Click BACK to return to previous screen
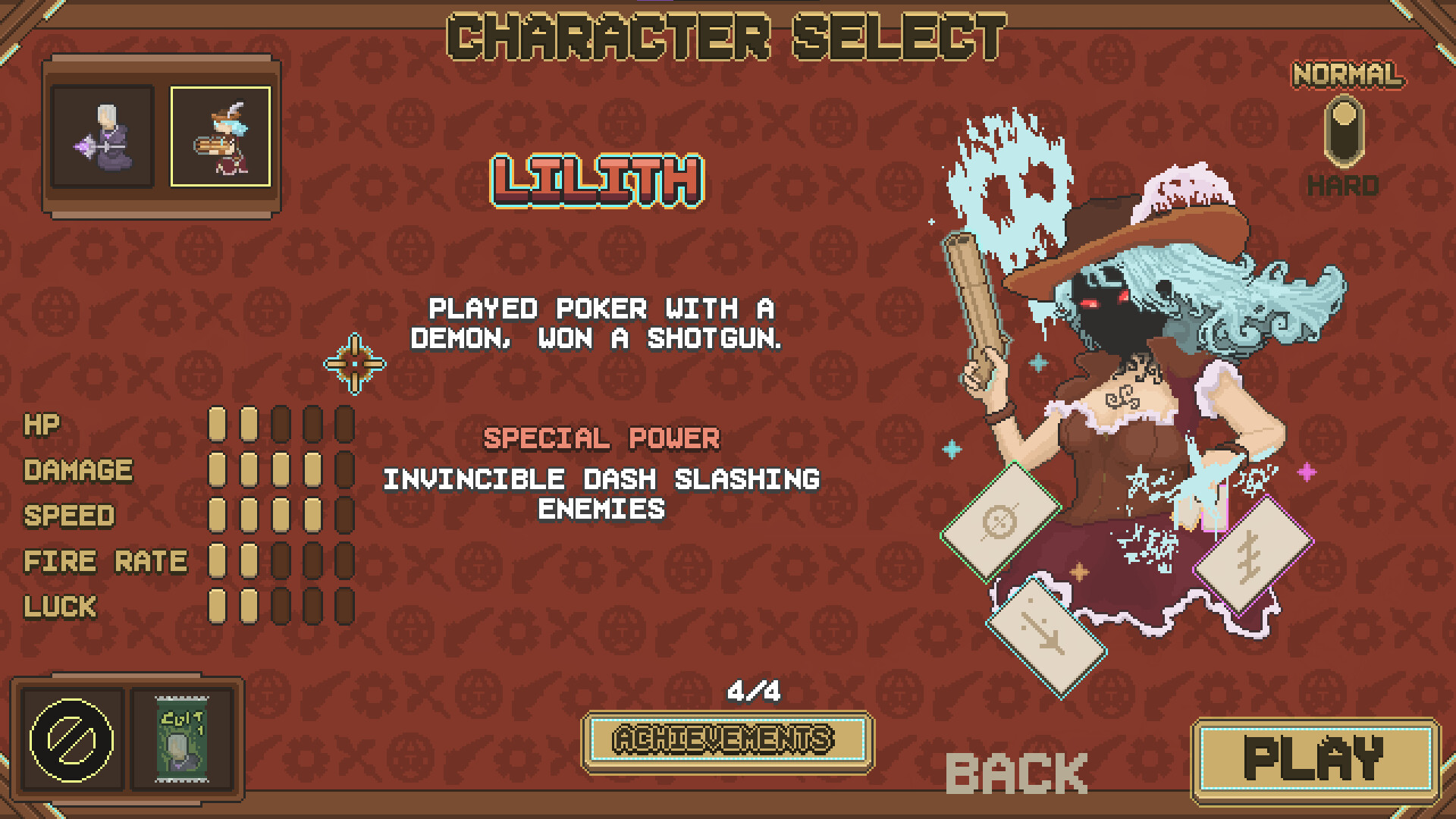 [x=1016, y=772]
